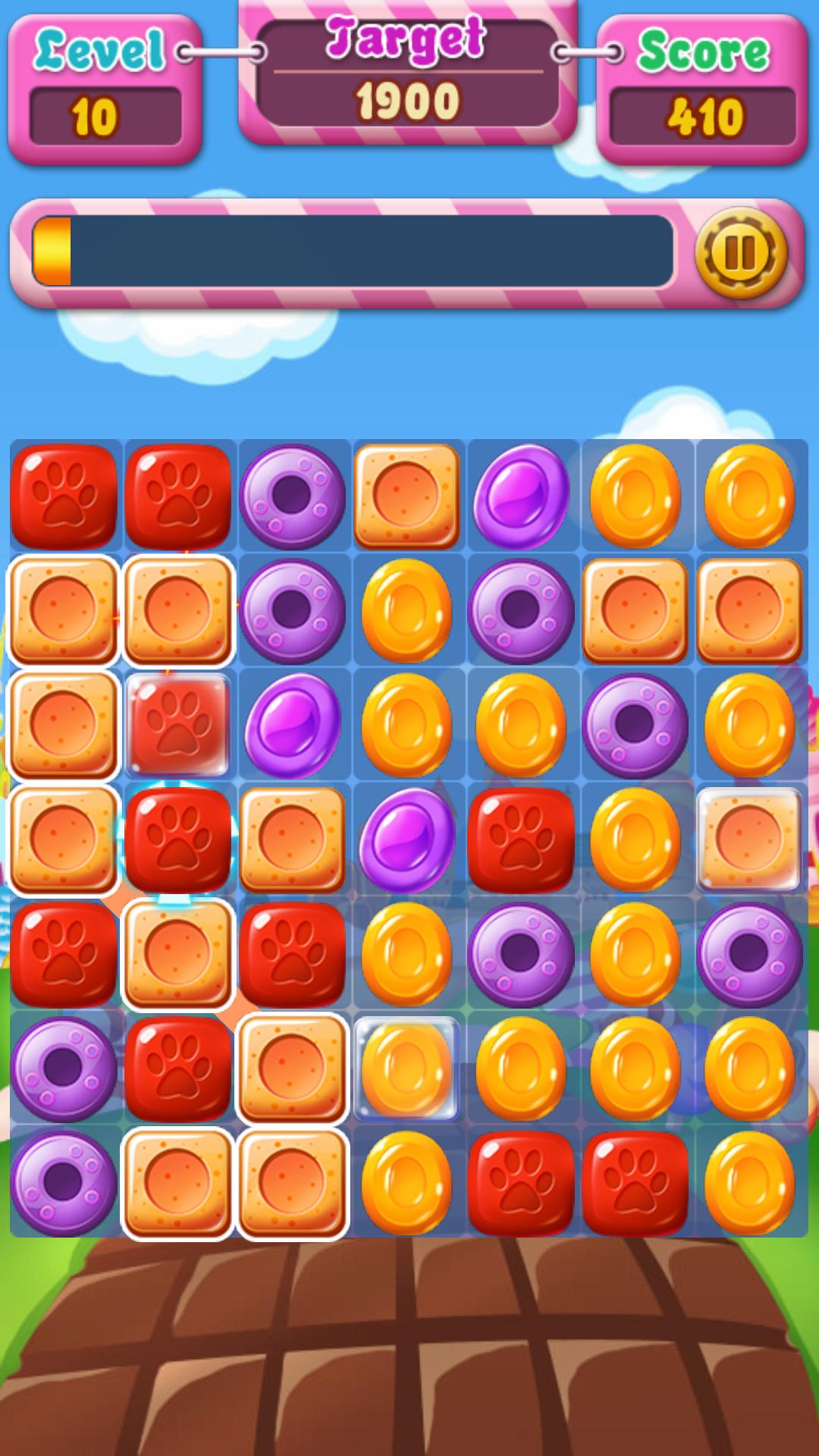Pause the game with the gear button

pyautogui.click(x=740, y=253)
